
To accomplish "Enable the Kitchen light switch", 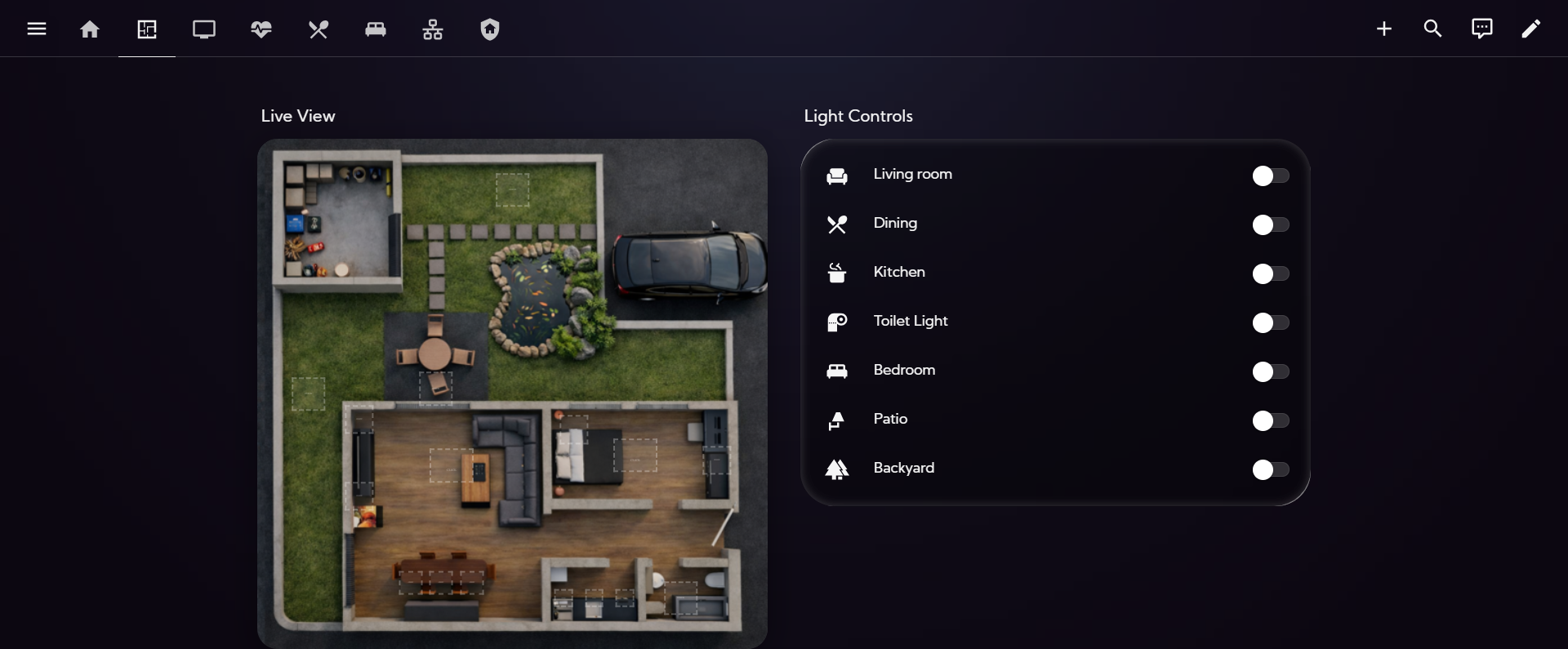I will [1271, 273].
